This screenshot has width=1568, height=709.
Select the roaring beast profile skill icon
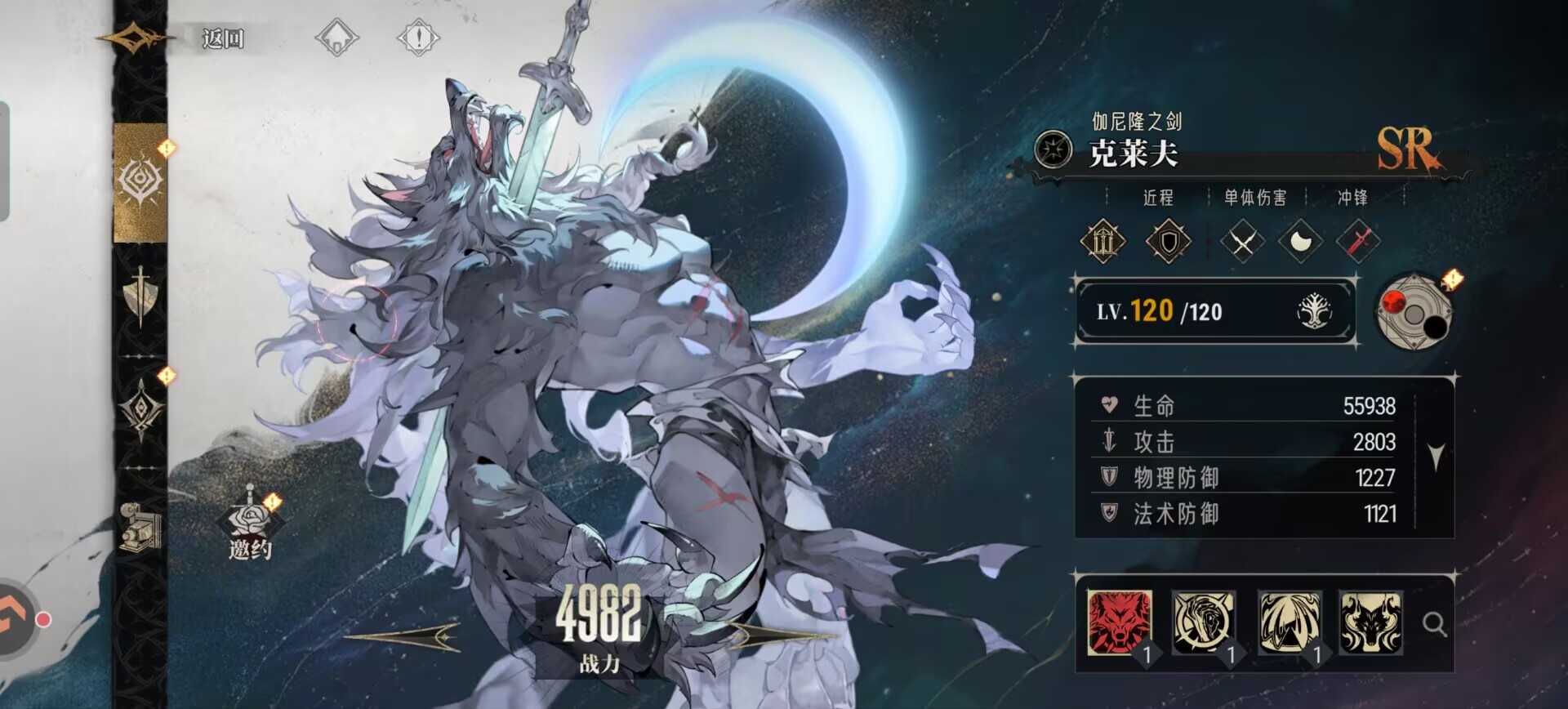[1203, 622]
